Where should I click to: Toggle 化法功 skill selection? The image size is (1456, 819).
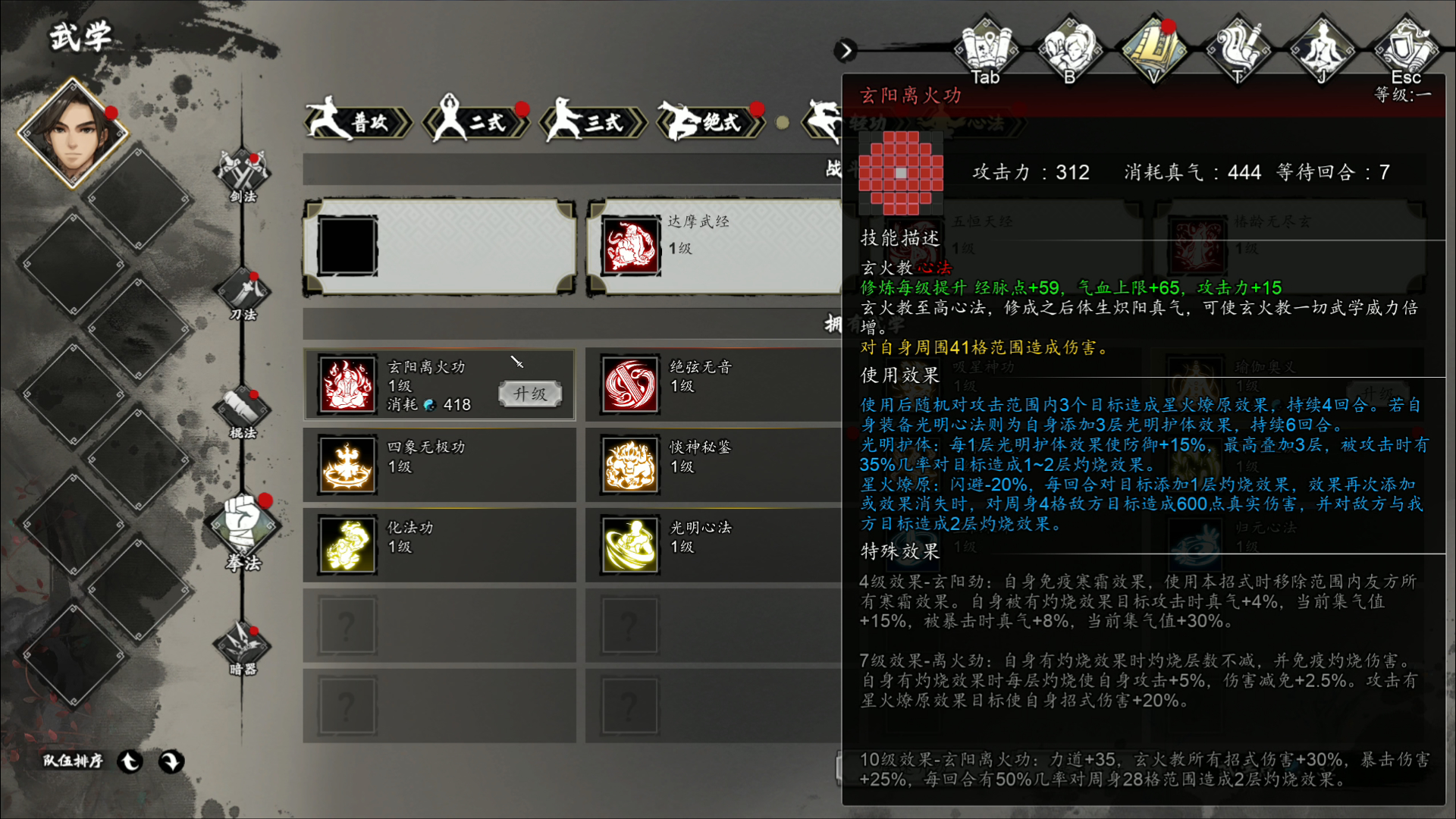click(347, 544)
